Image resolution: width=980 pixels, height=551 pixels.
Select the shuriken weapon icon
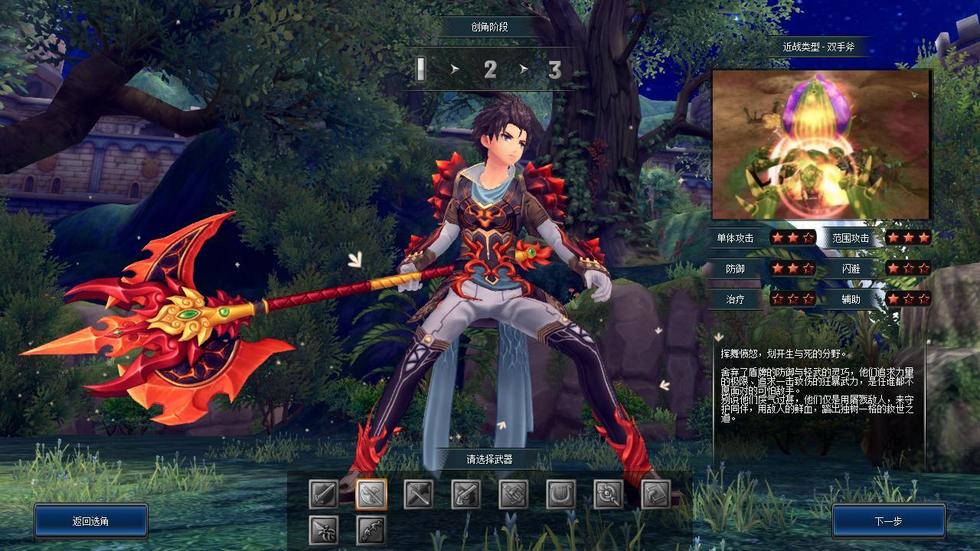coord(324,529)
